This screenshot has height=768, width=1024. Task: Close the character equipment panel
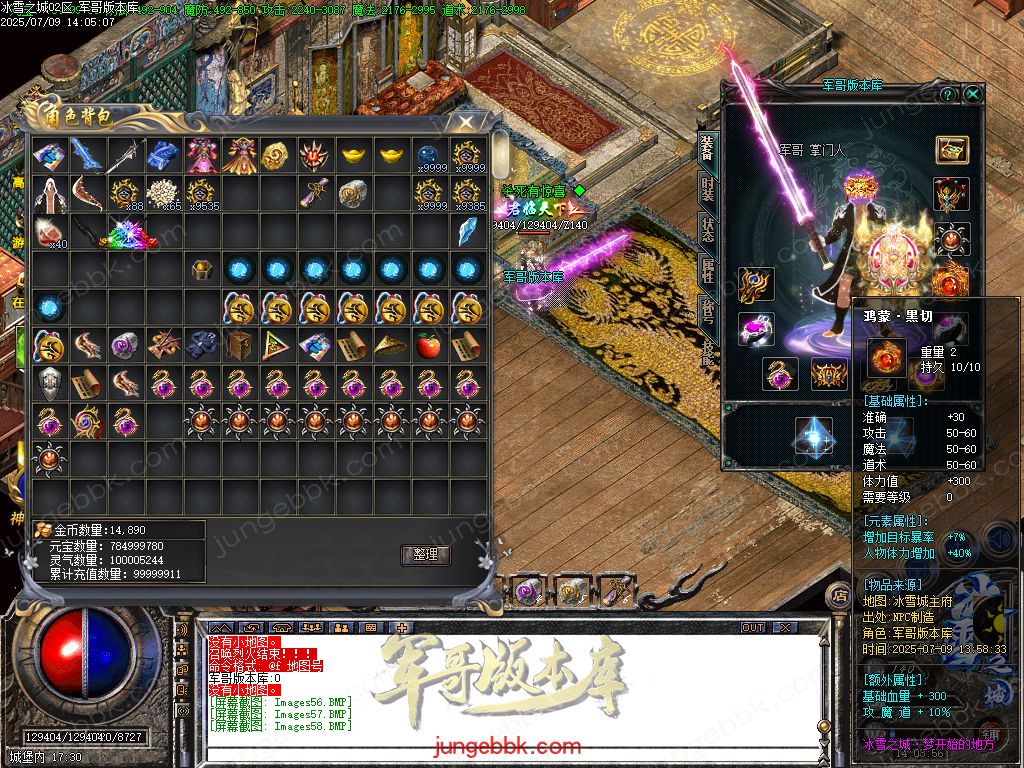(x=973, y=94)
